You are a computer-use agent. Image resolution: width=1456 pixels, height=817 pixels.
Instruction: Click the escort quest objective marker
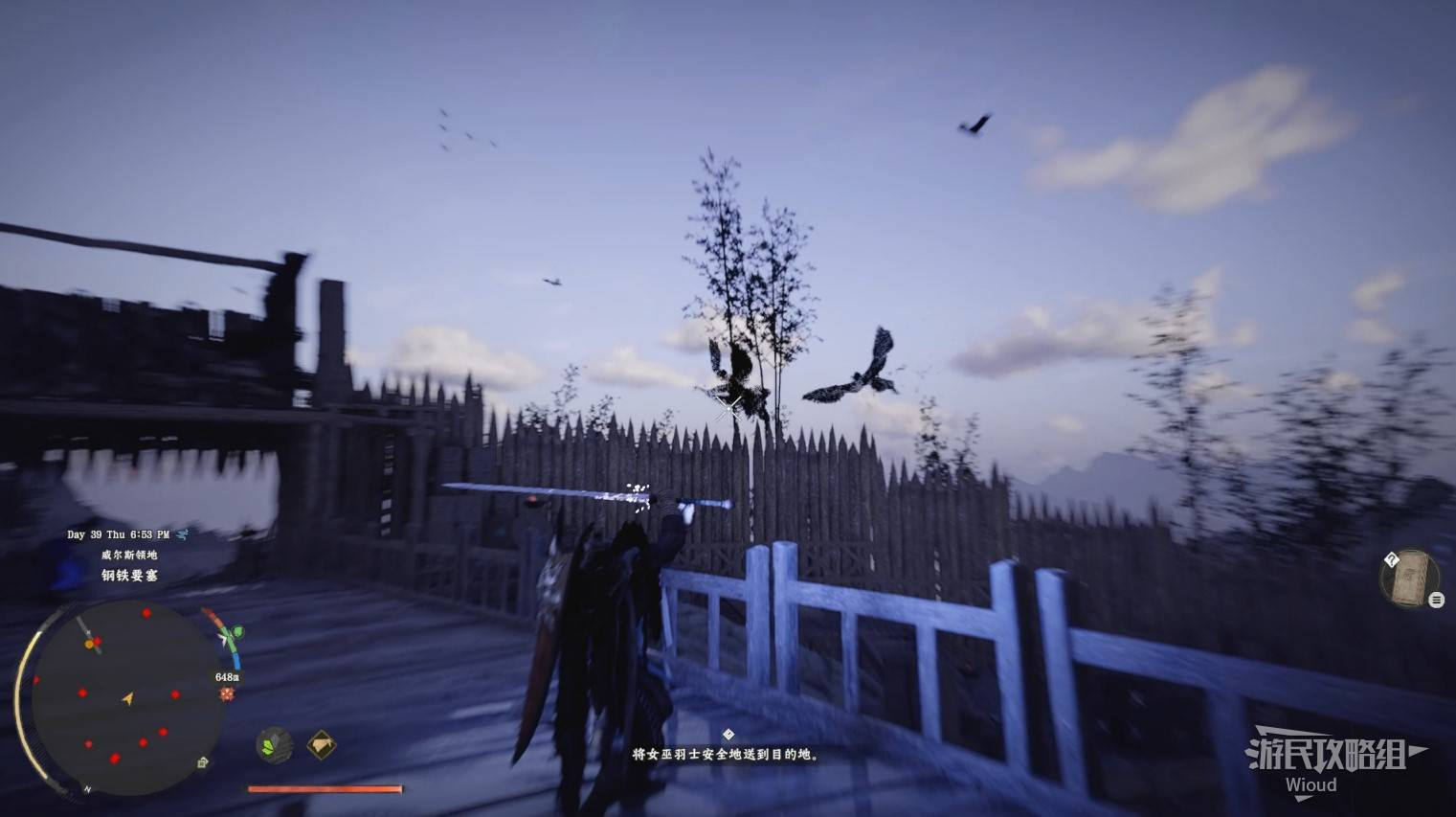click(728, 735)
